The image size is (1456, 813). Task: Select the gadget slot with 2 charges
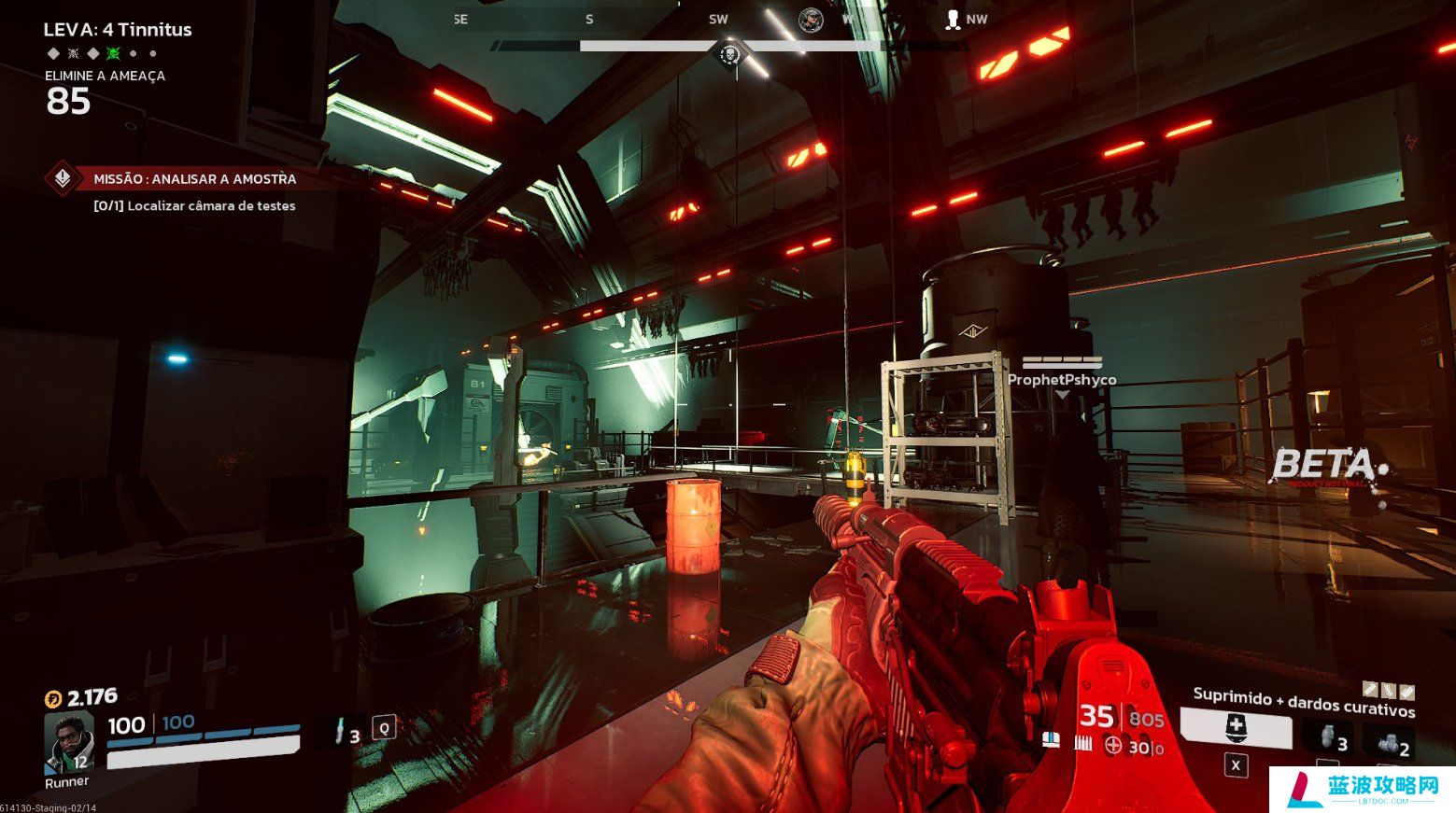click(x=1392, y=743)
